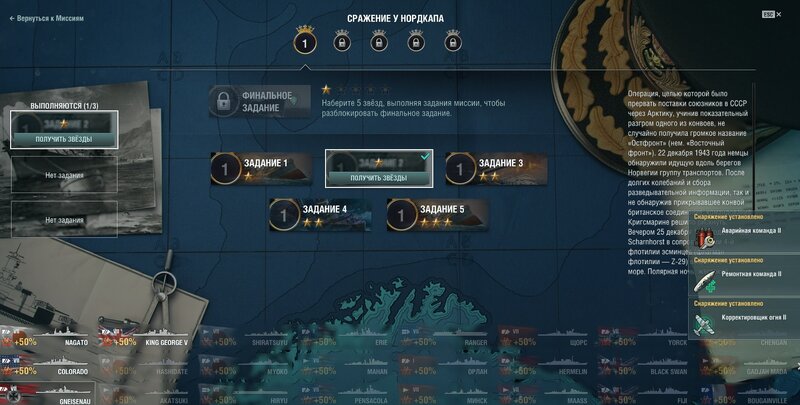
Task: Click Получить звёзды in the Выполняются panel
Action: pyautogui.click(x=64, y=139)
